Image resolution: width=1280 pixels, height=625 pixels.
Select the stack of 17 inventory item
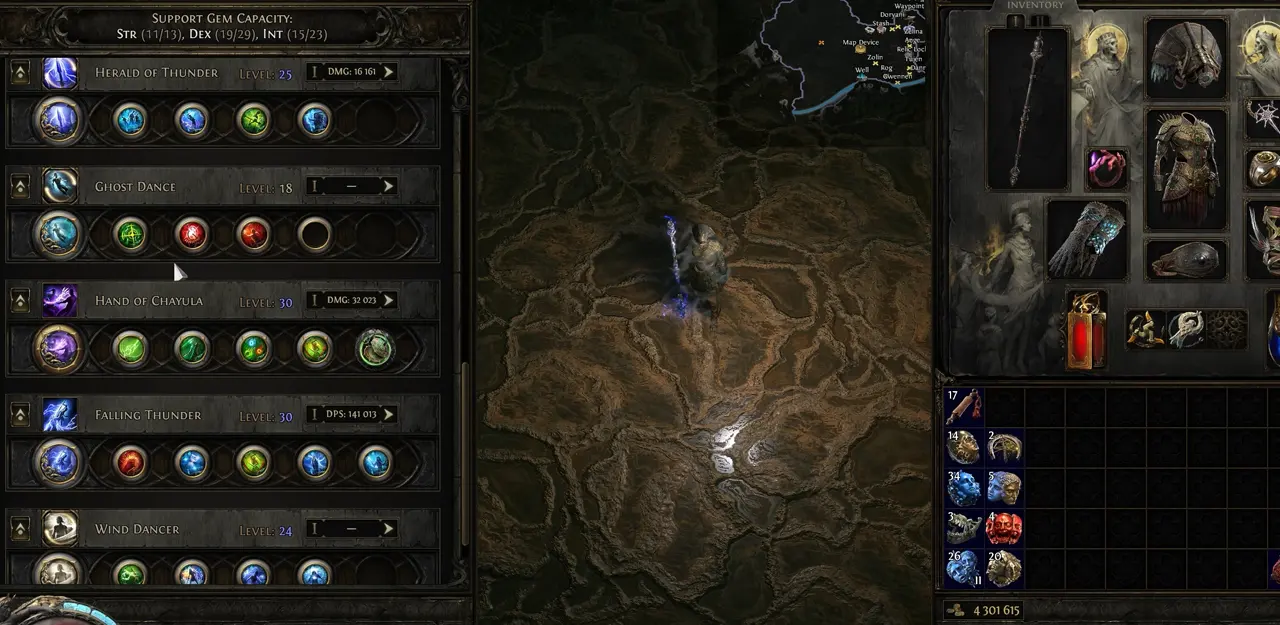click(x=964, y=407)
